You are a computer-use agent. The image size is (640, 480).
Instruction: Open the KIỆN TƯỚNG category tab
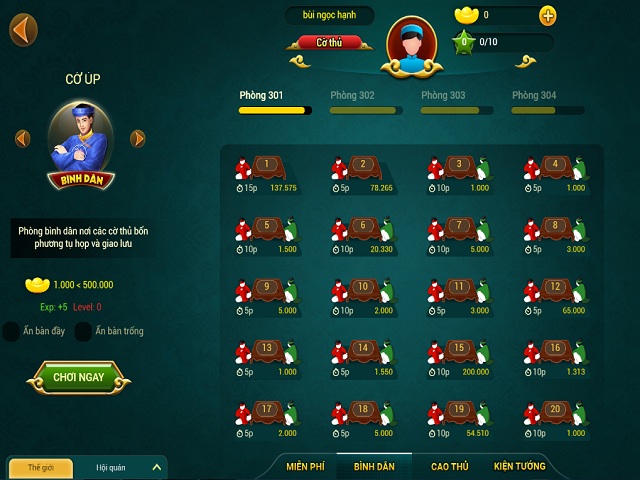(519, 467)
